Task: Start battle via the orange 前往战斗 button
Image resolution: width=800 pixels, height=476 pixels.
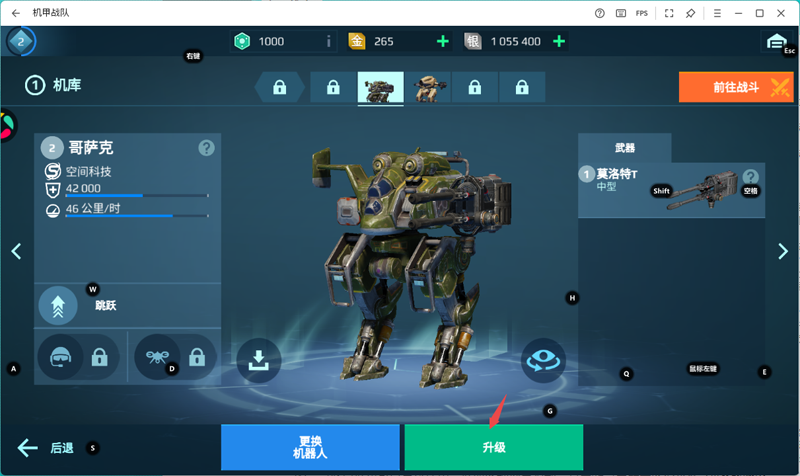Action: [736, 87]
